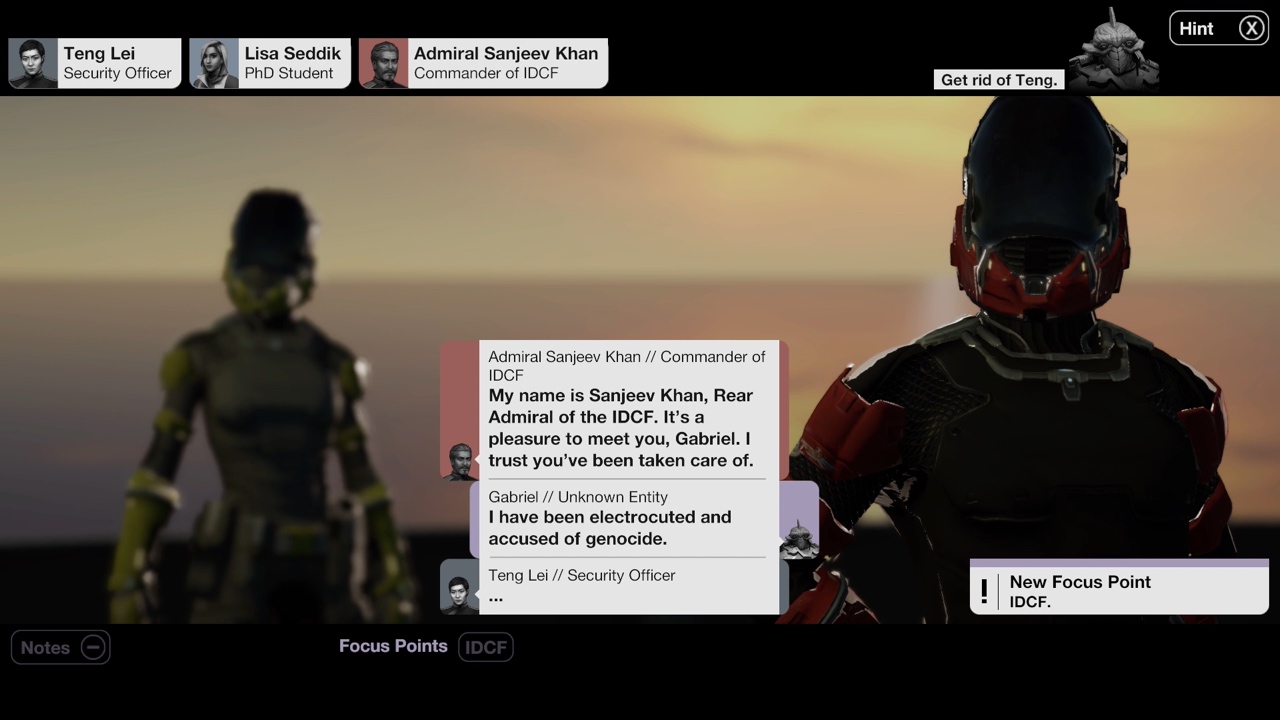
Task: Select Lisa Seddik's portrait icon
Action: tap(213, 62)
